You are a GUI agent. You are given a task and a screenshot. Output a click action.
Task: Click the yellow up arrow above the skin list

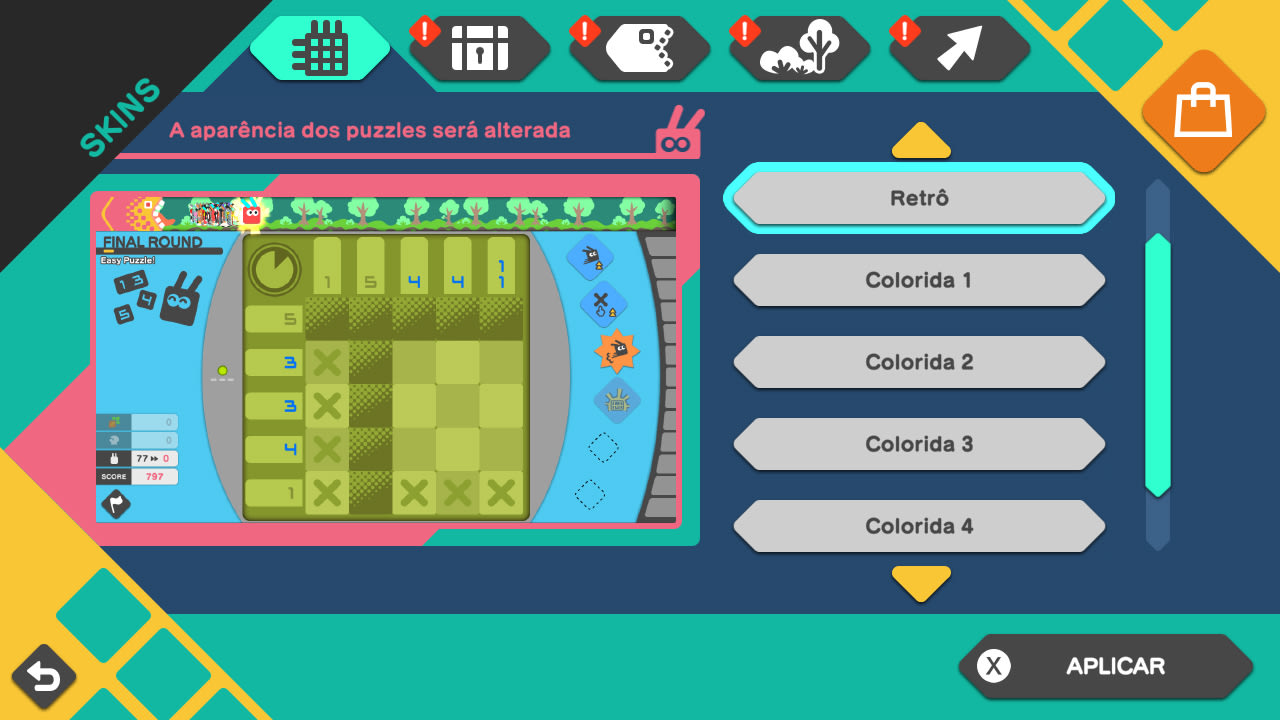coord(921,140)
